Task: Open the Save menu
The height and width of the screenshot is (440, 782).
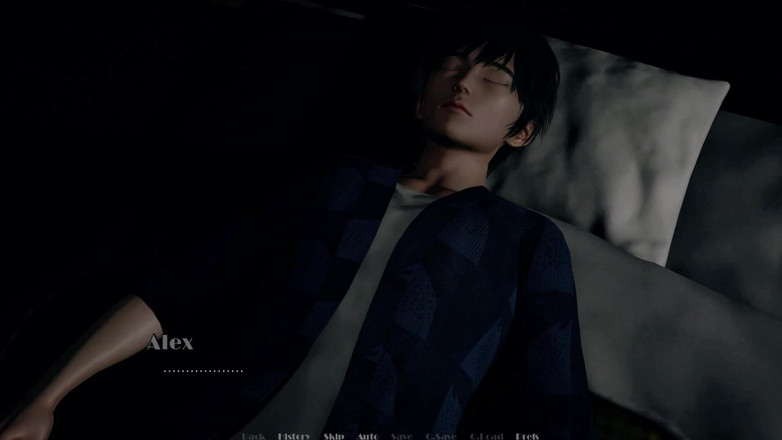Action: [401, 436]
